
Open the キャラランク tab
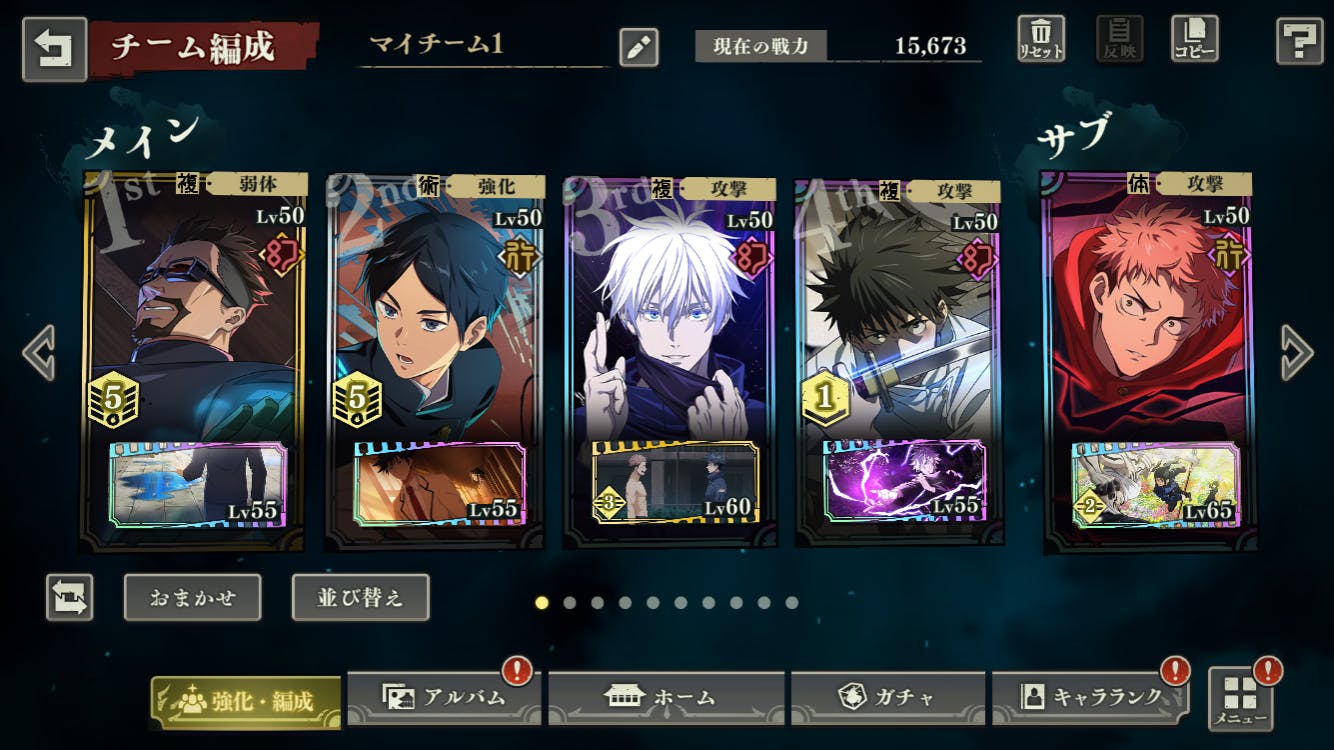(1090, 698)
